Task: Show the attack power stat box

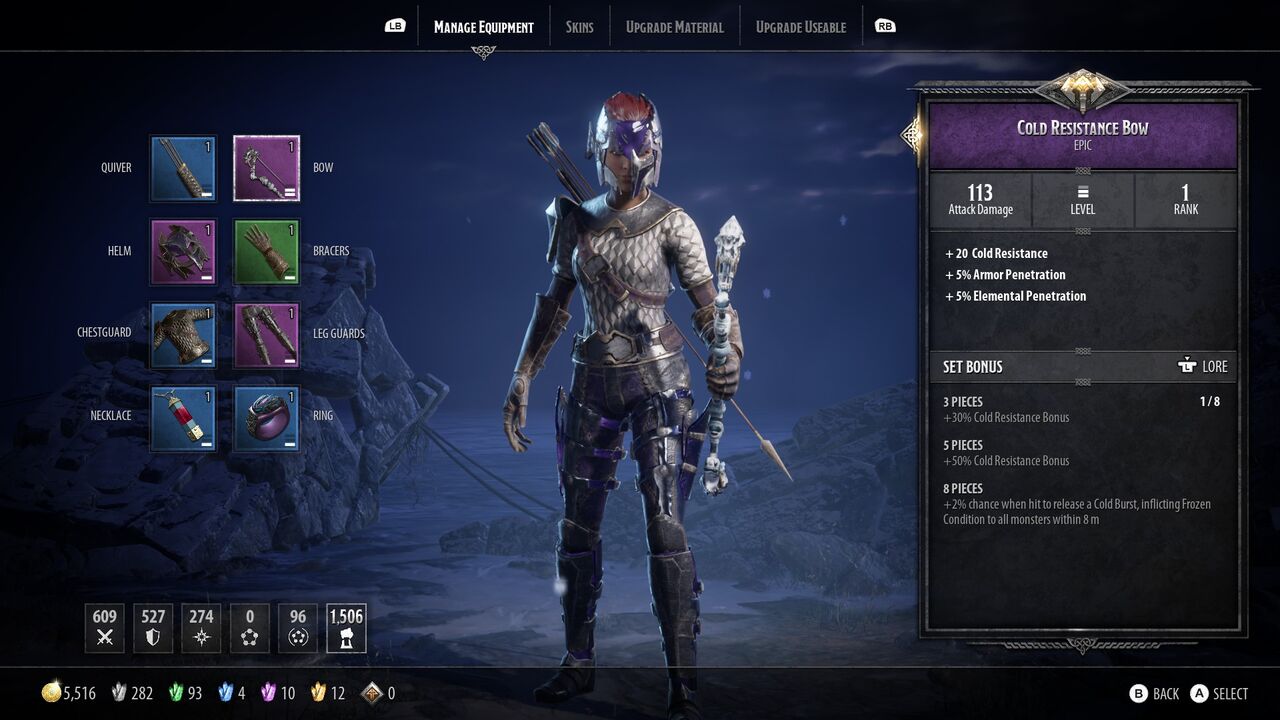Action: pyautogui.click(x=105, y=628)
